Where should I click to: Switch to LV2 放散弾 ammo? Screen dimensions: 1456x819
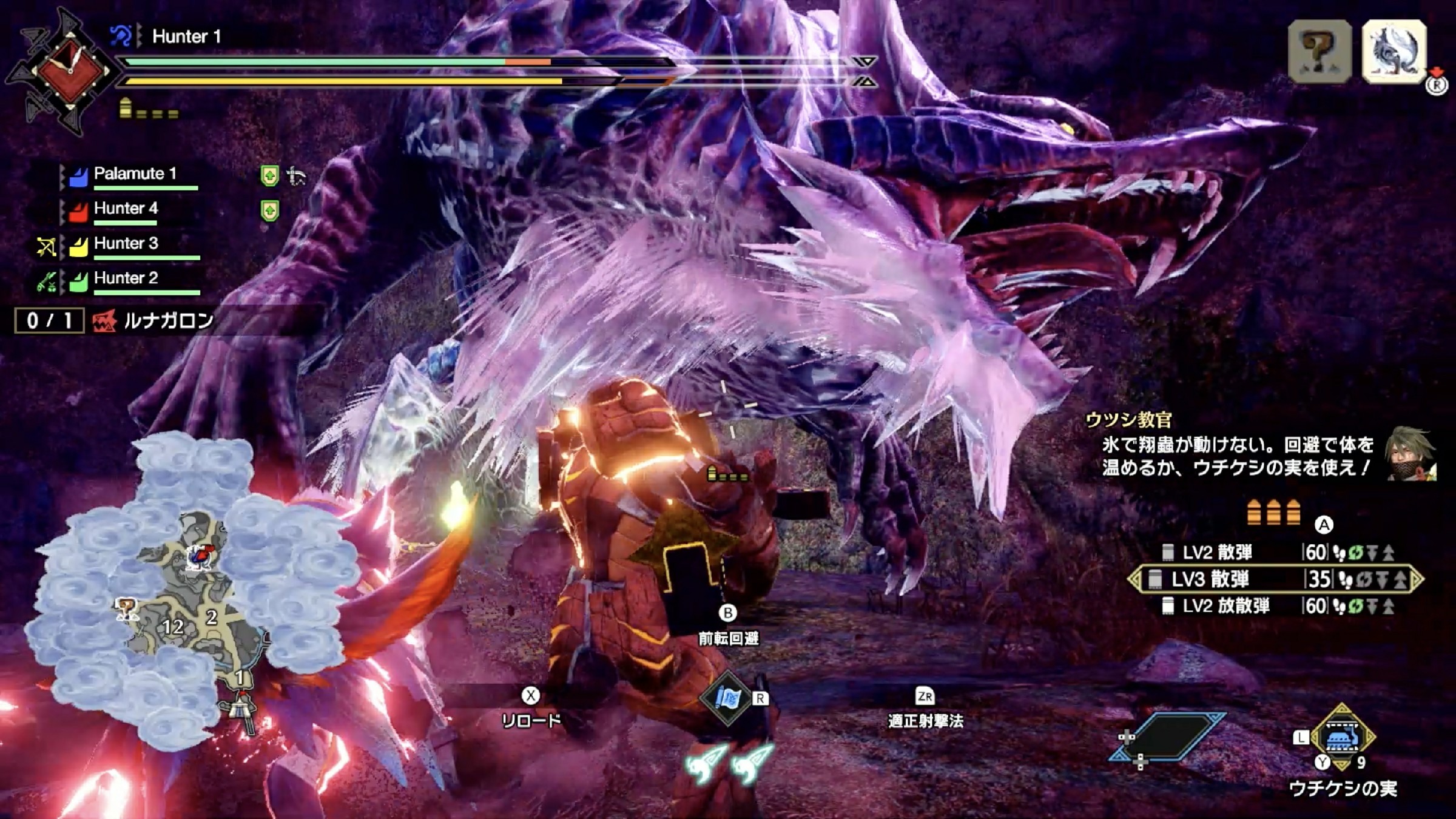(1274, 606)
